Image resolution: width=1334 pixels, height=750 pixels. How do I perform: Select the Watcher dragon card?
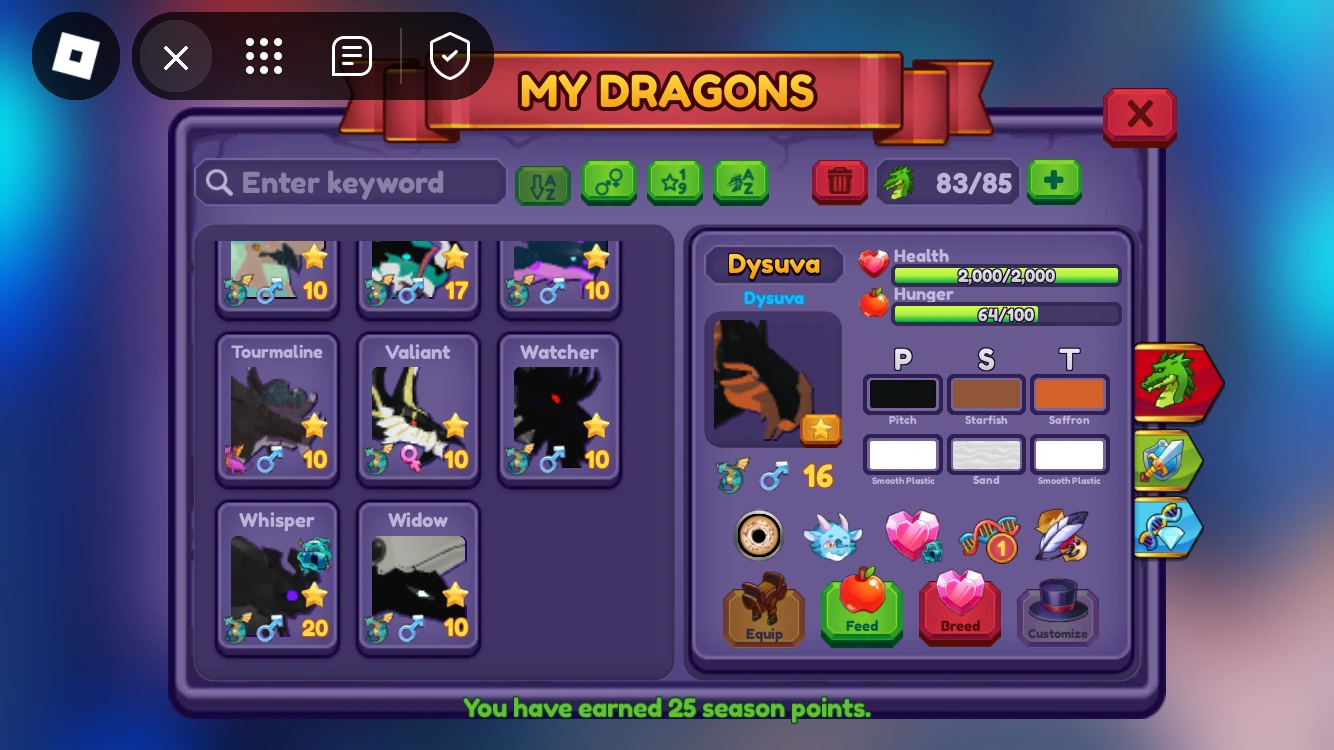click(558, 408)
